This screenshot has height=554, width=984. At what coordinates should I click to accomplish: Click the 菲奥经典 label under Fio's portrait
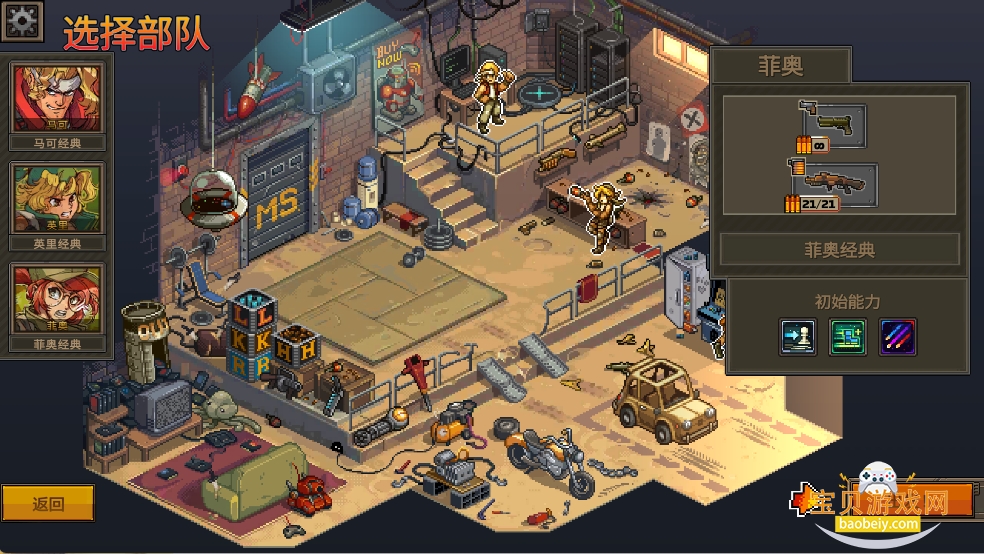click(57, 344)
